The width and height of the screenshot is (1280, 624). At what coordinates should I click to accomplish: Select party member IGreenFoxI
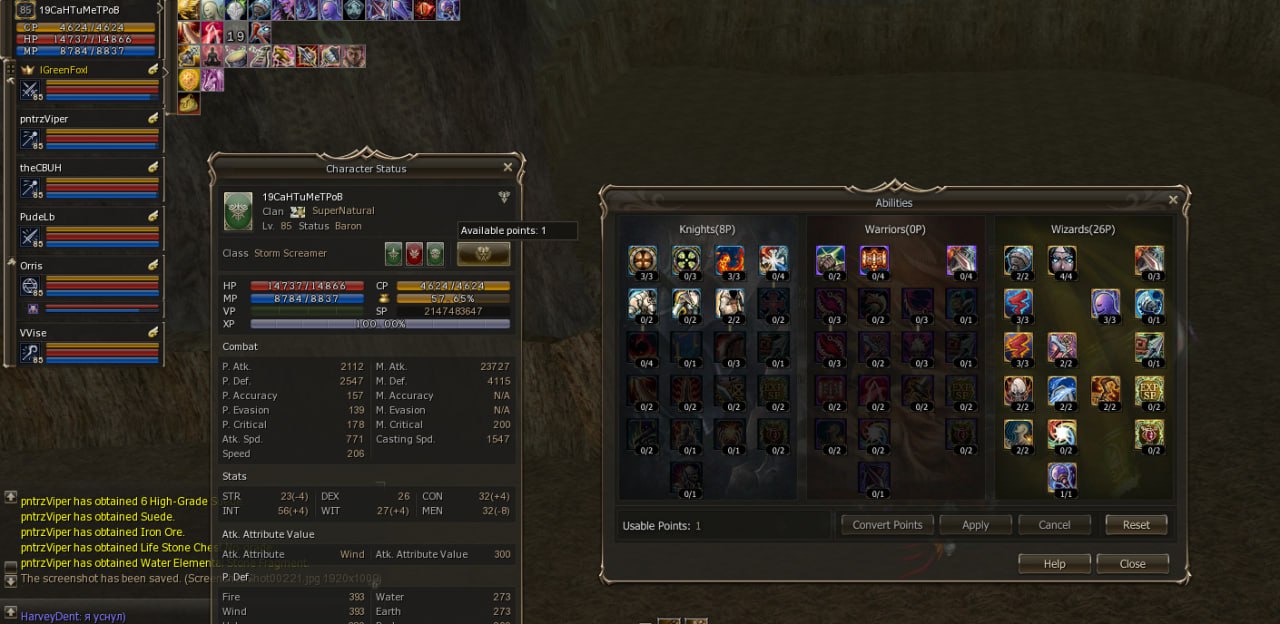64,70
